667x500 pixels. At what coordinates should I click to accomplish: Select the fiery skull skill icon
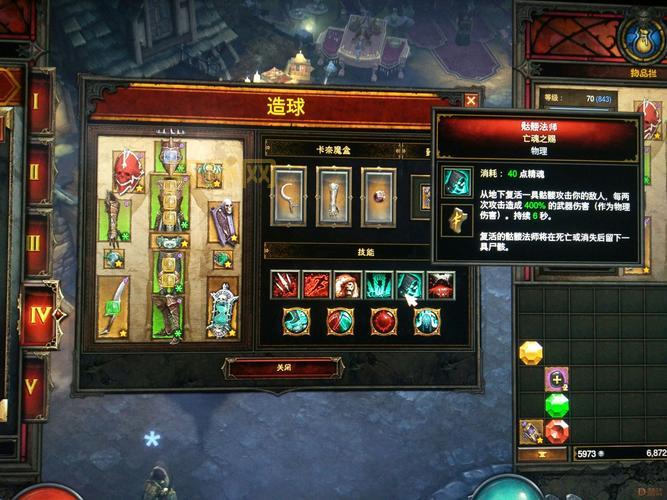click(347, 285)
